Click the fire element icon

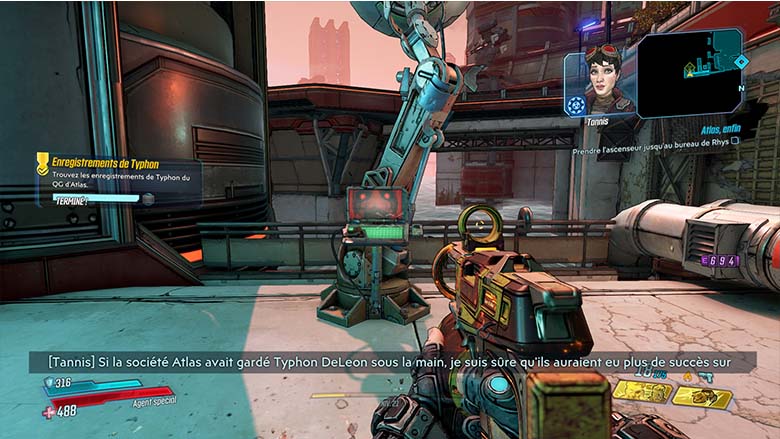tap(687, 375)
